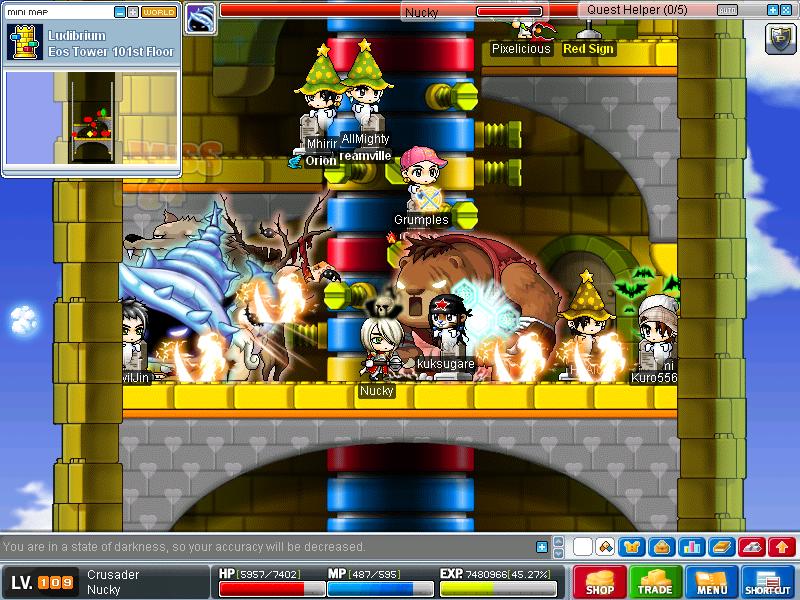Click the red up-arrow icon
This screenshot has width=800, height=600.
(x=782, y=547)
